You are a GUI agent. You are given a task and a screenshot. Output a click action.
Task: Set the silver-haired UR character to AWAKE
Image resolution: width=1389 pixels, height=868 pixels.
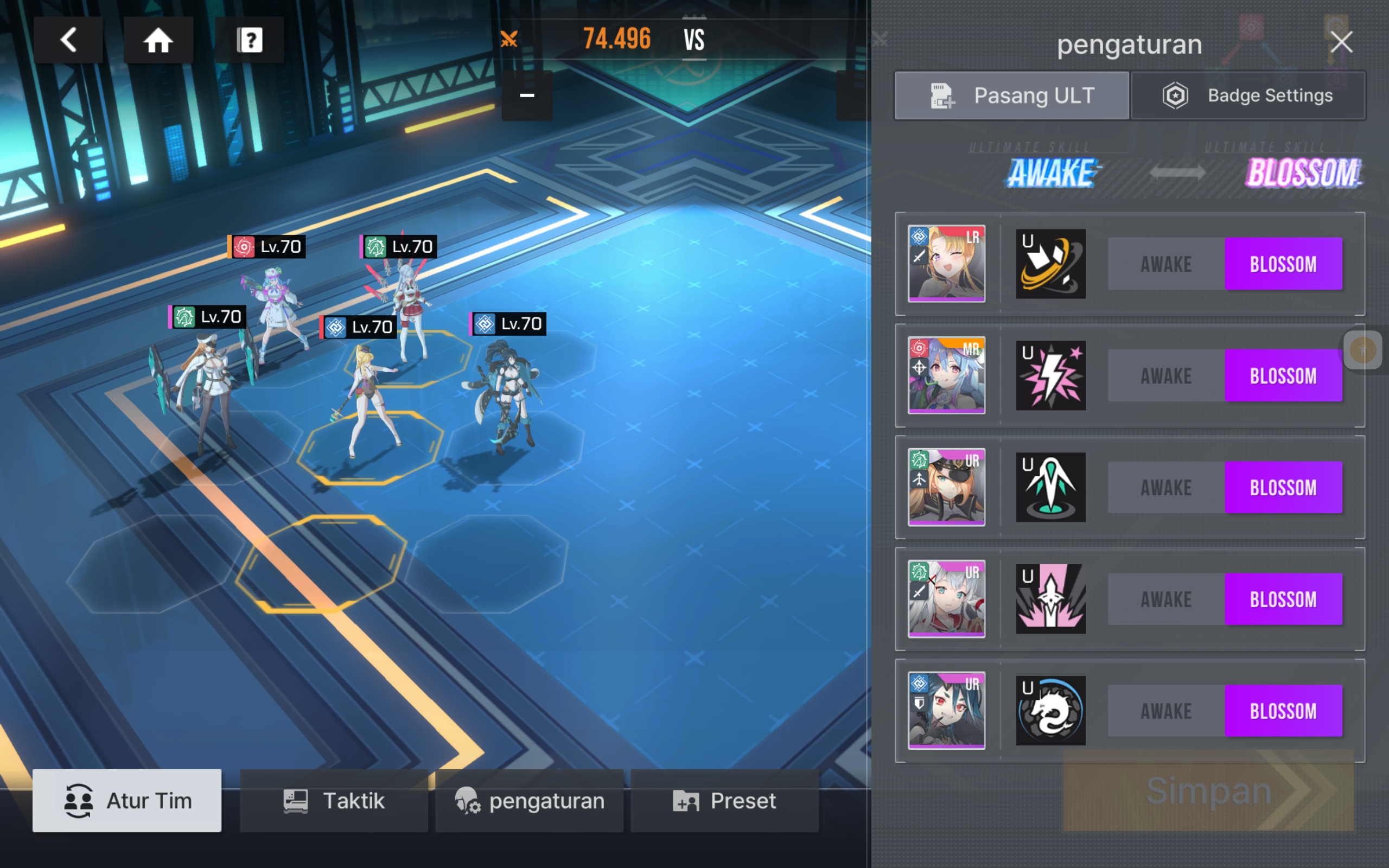pos(1165,599)
